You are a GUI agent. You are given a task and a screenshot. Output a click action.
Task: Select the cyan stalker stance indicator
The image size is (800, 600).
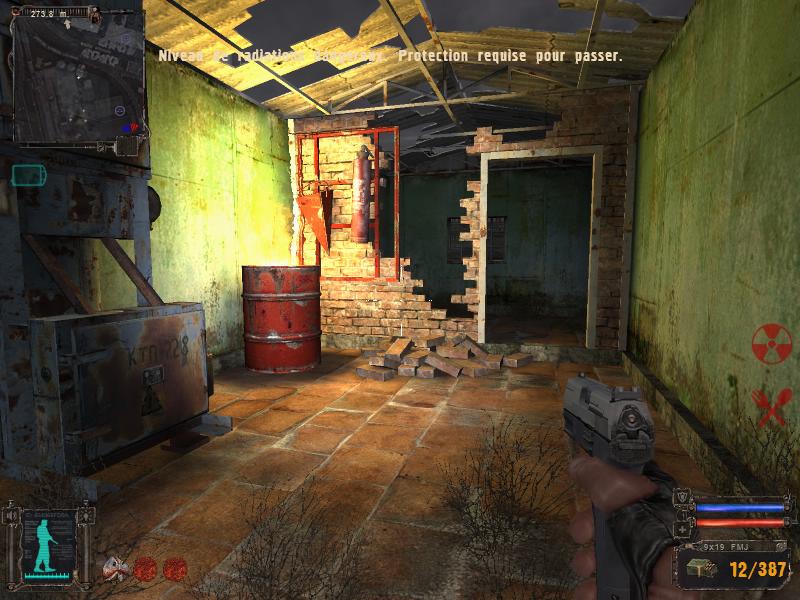[x=44, y=548]
